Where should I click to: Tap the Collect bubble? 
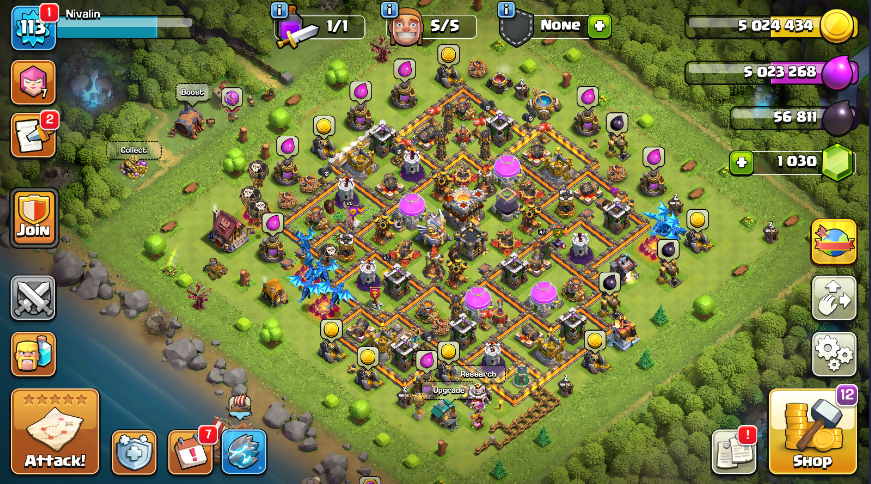134,150
